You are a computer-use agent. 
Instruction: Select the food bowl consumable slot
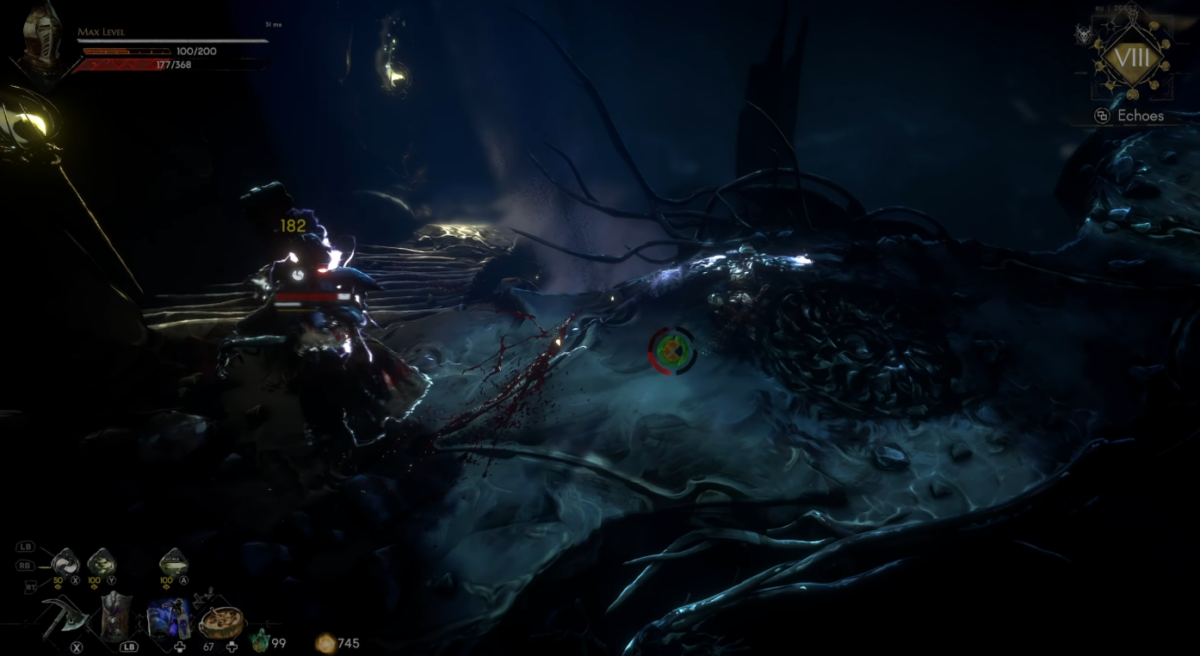221,621
